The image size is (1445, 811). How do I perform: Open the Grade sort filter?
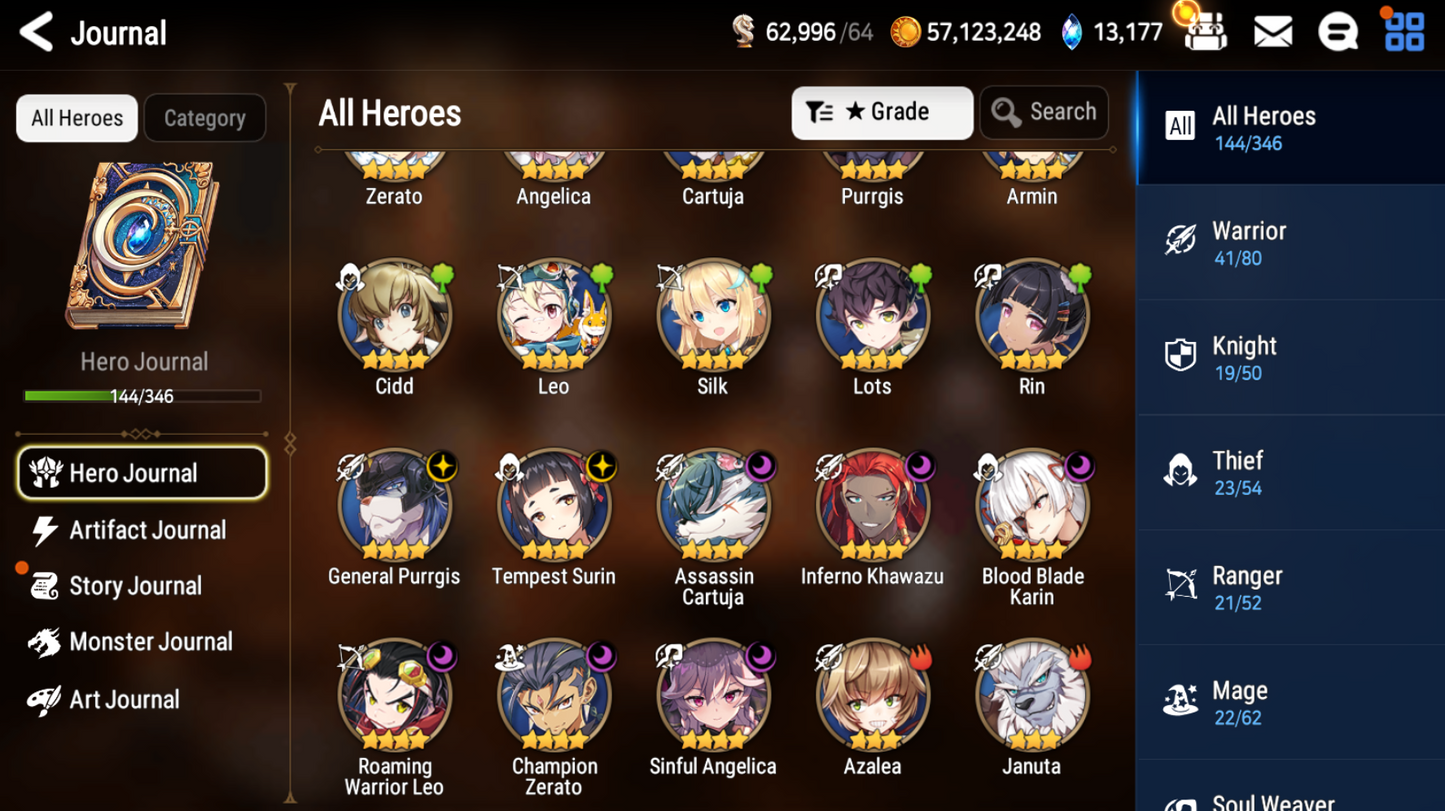point(881,112)
